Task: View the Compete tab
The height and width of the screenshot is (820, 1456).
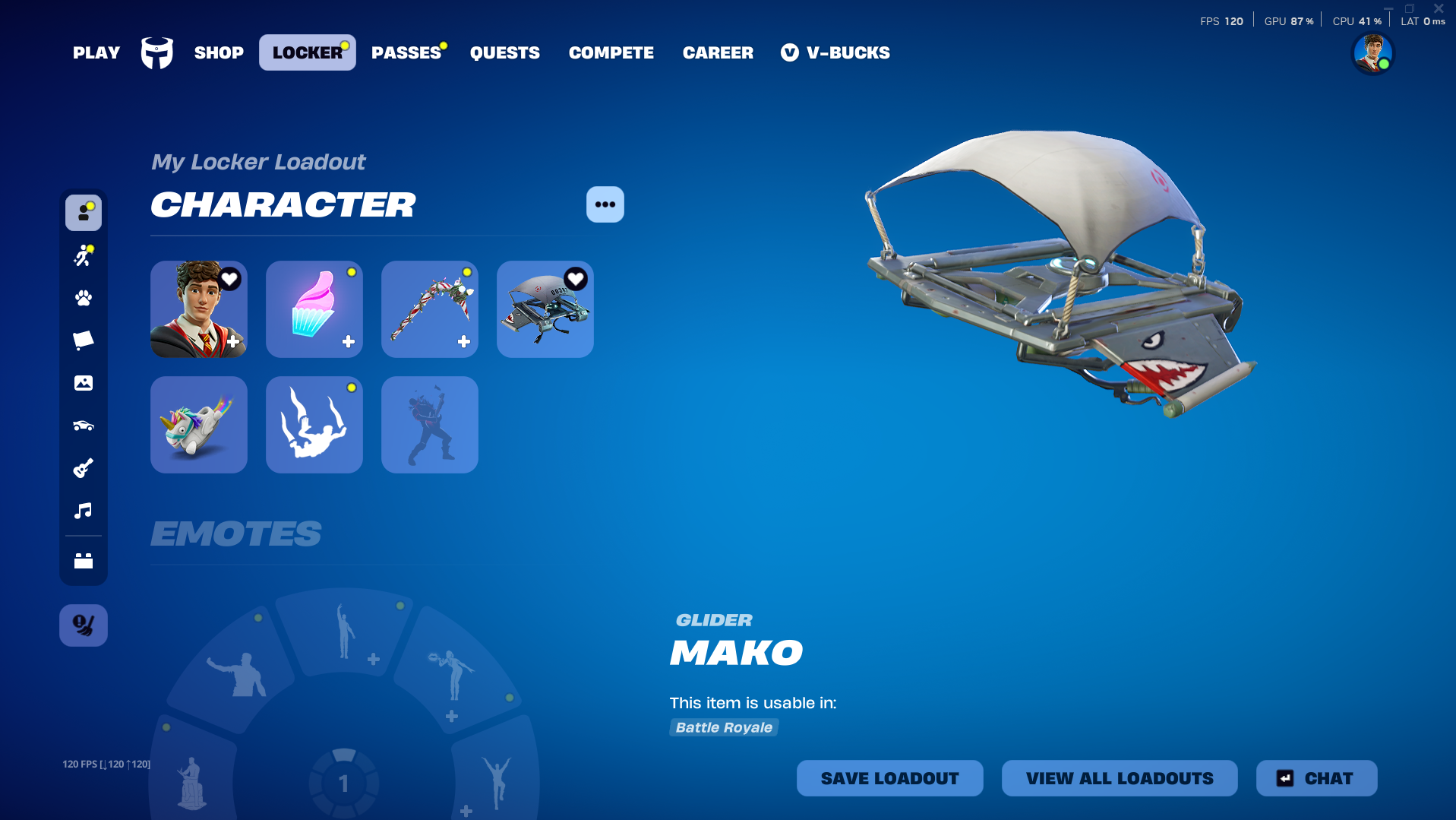Action: (611, 53)
